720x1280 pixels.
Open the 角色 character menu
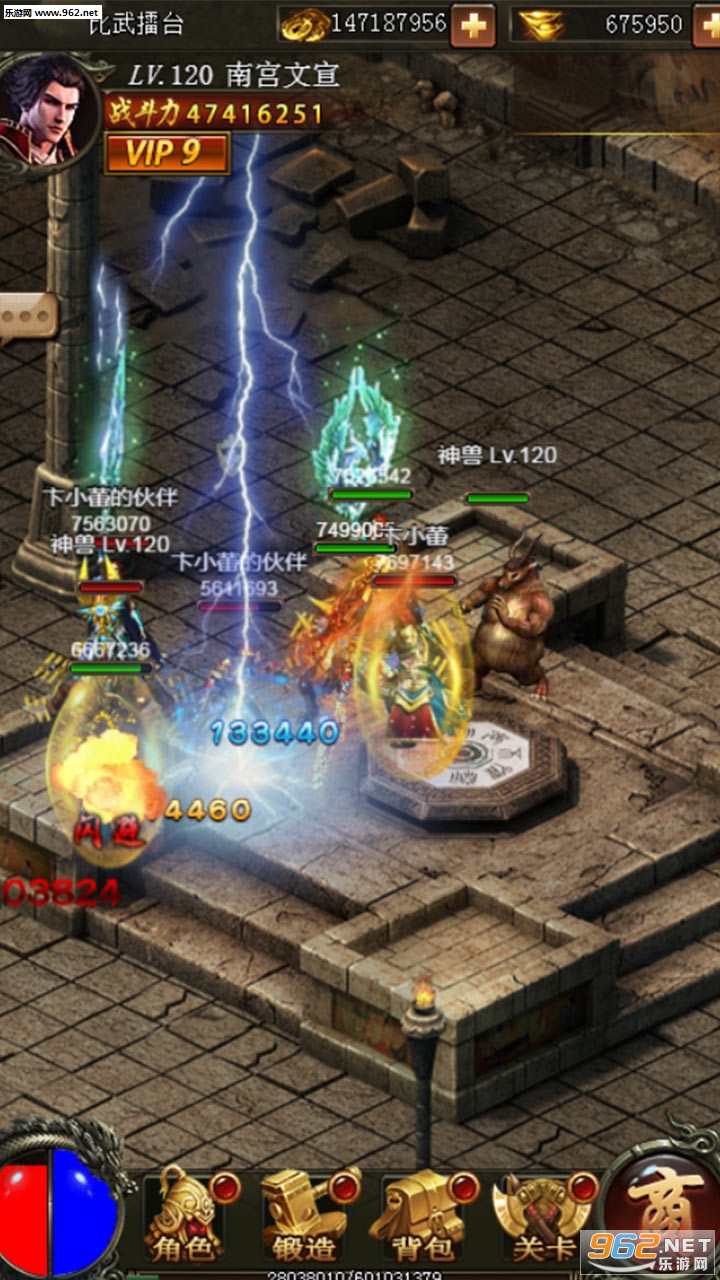pyautogui.click(x=185, y=1217)
